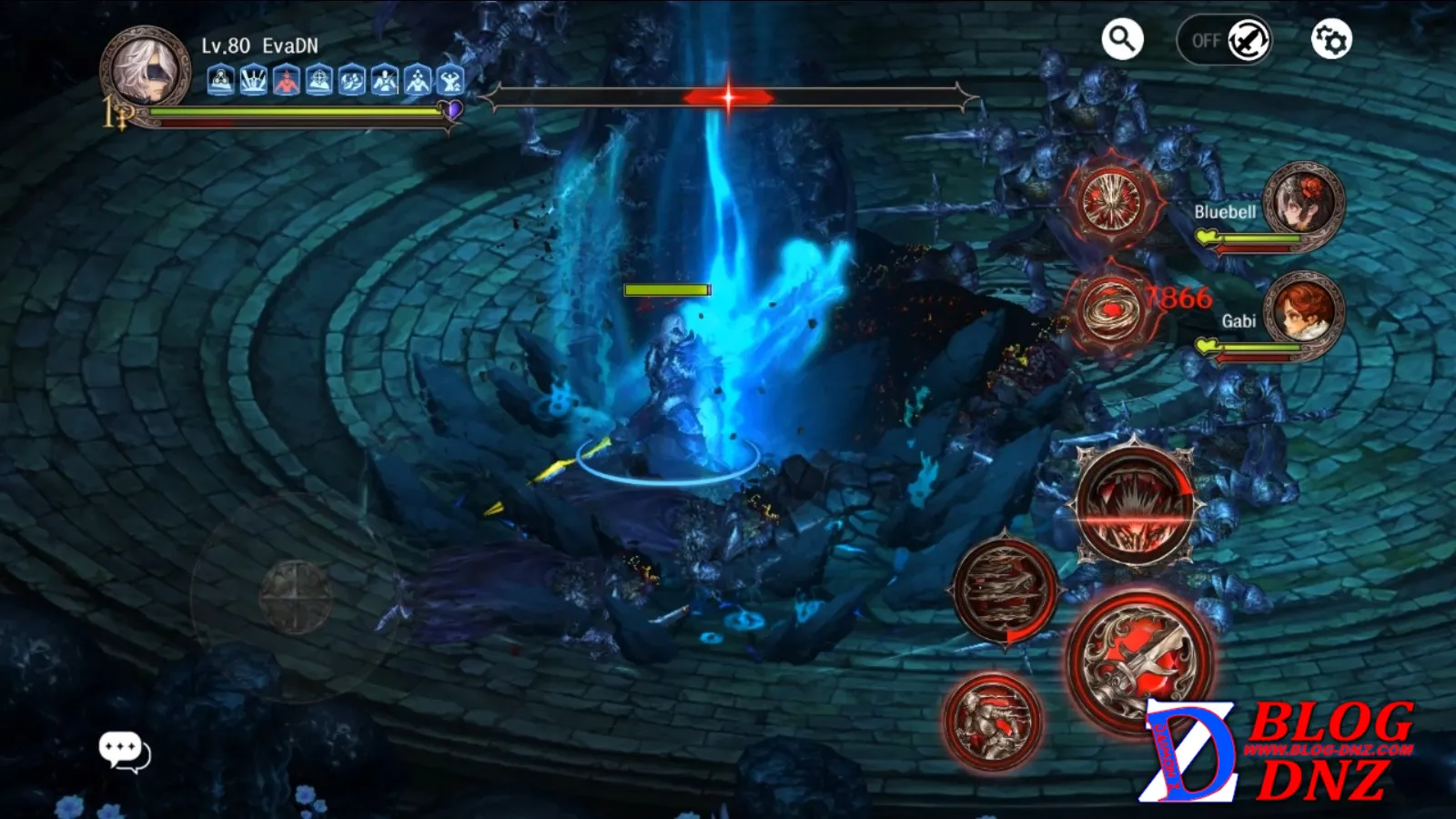Use the main sword attack button
This screenshot has height=819, width=1456.
(x=1139, y=657)
